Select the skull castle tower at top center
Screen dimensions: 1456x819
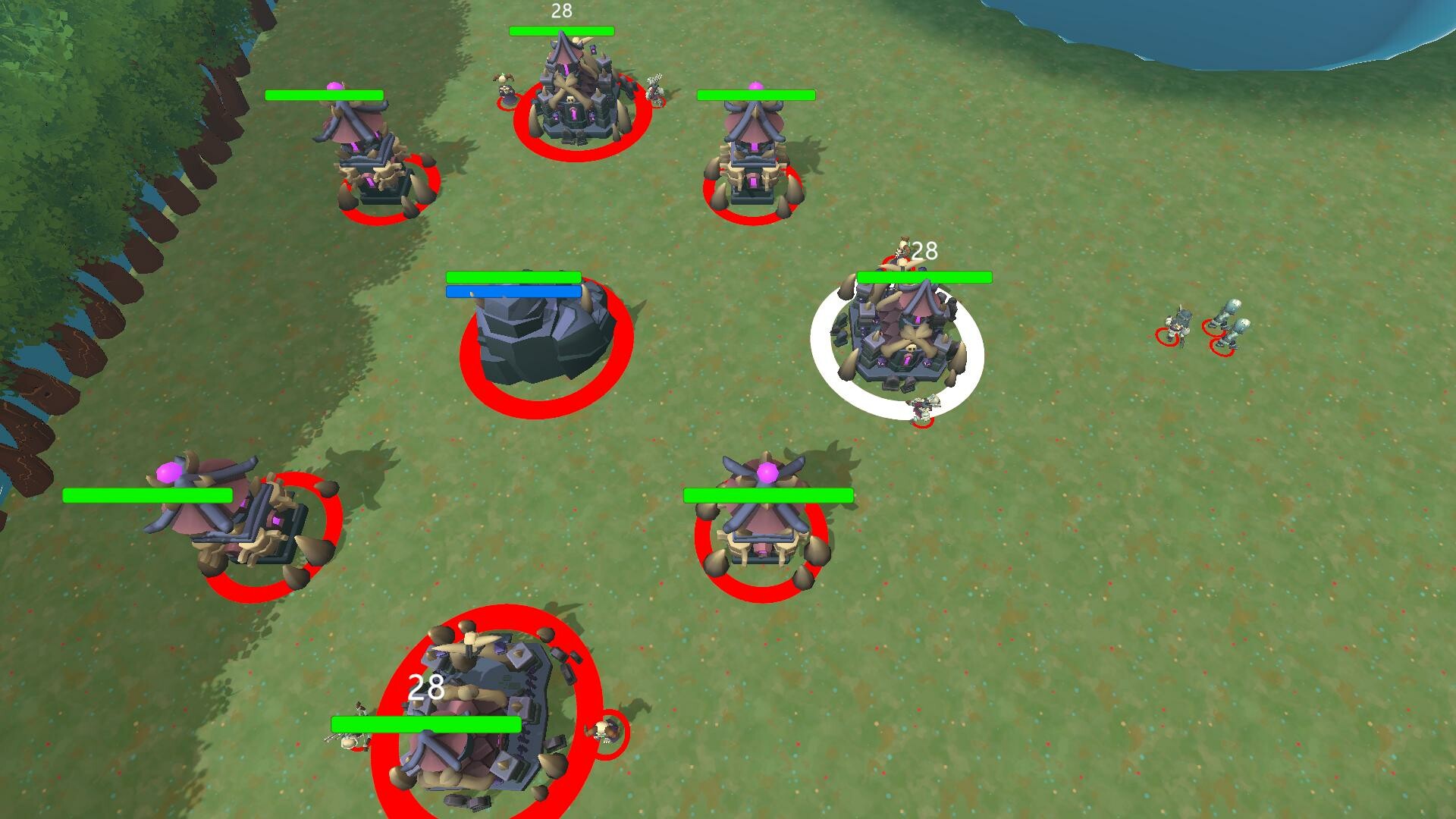click(x=573, y=99)
